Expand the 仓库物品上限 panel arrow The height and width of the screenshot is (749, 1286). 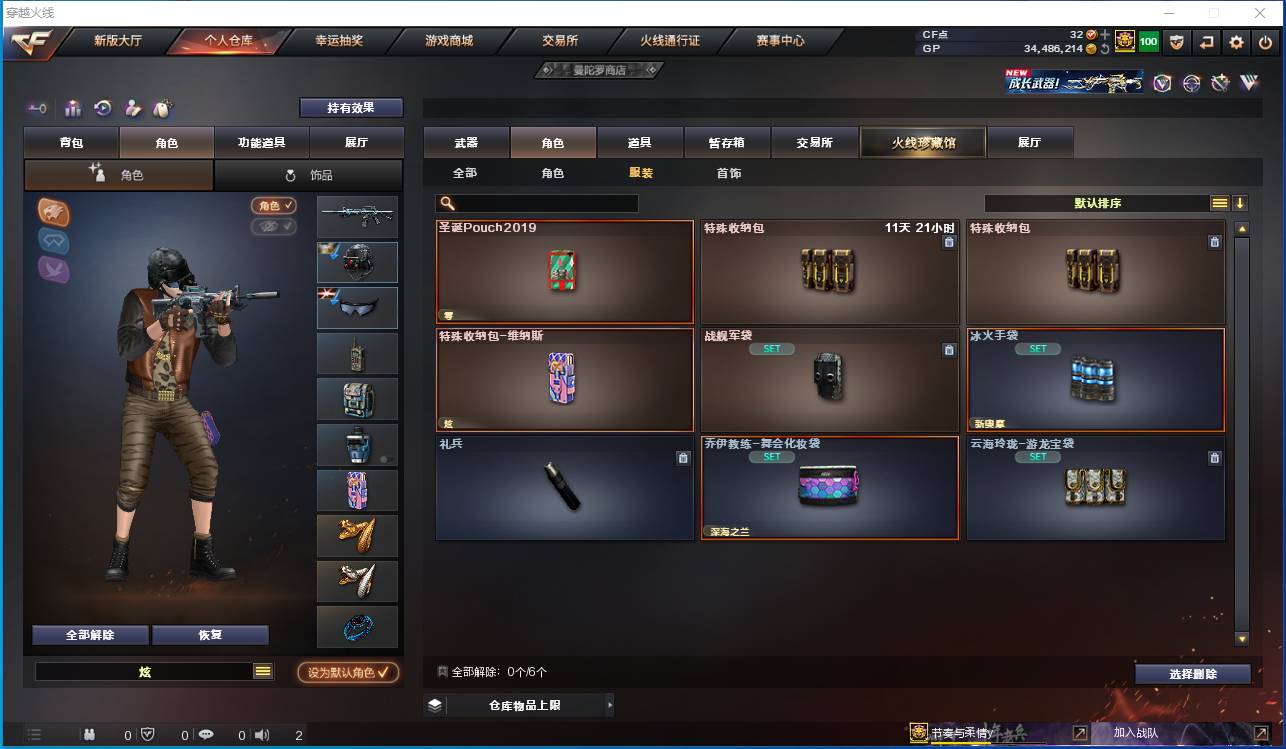tap(610, 705)
